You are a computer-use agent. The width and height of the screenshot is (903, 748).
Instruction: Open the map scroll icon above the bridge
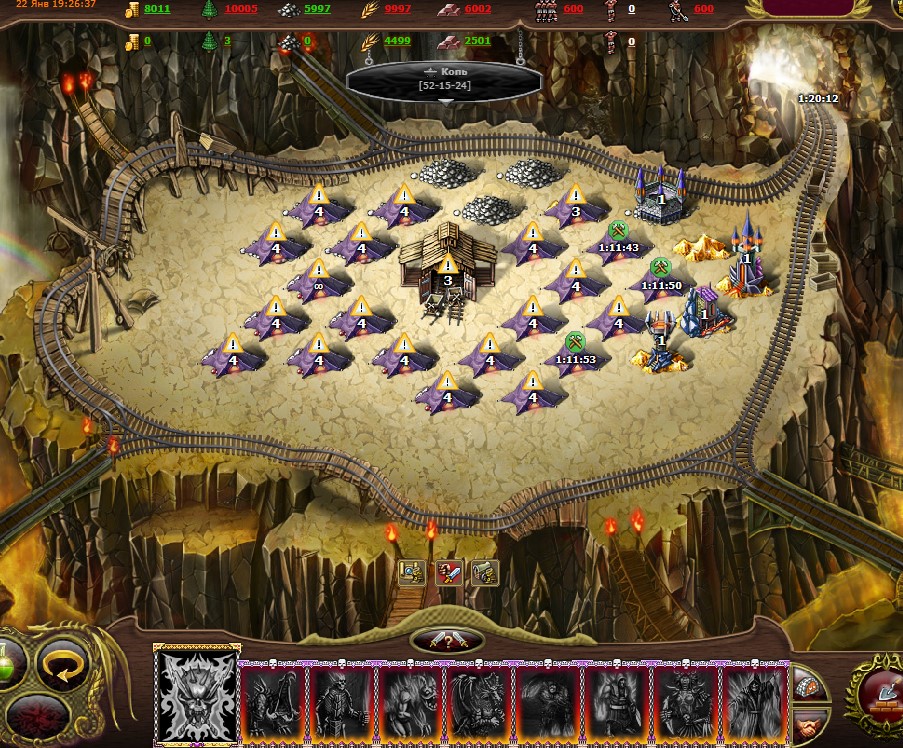click(x=412, y=572)
